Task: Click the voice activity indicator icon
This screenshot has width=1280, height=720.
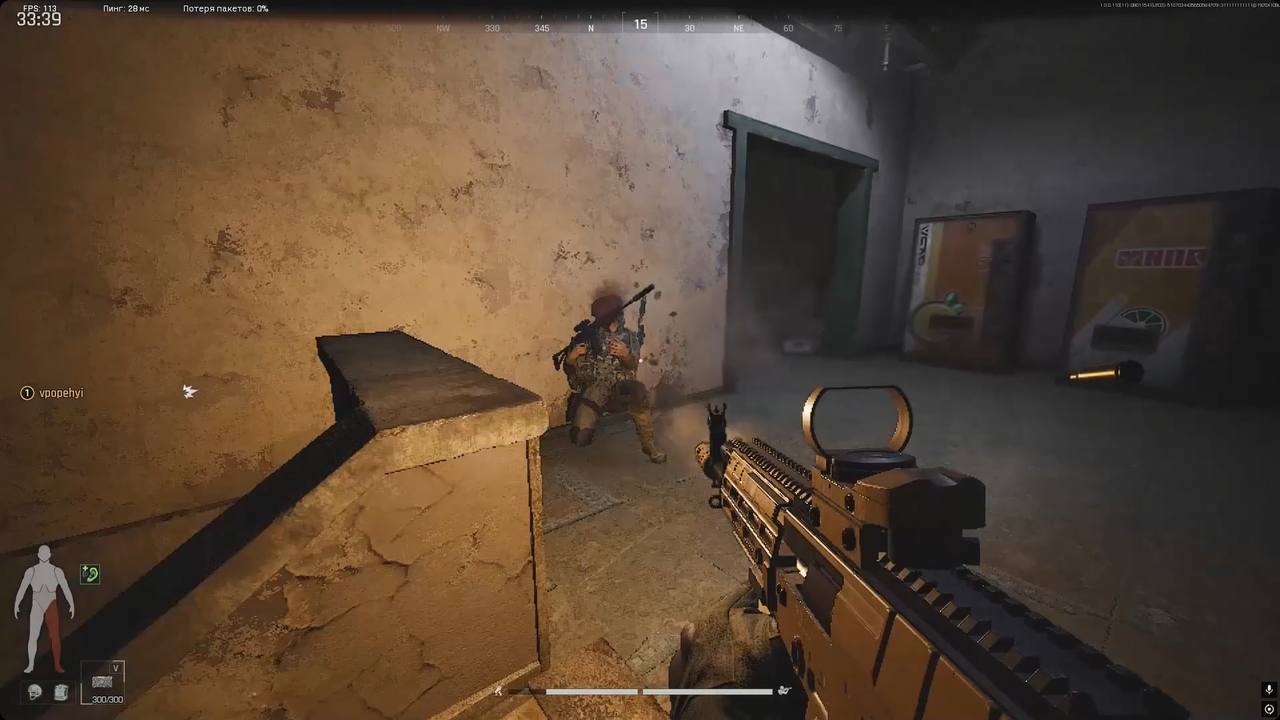Action: point(1270,710)
